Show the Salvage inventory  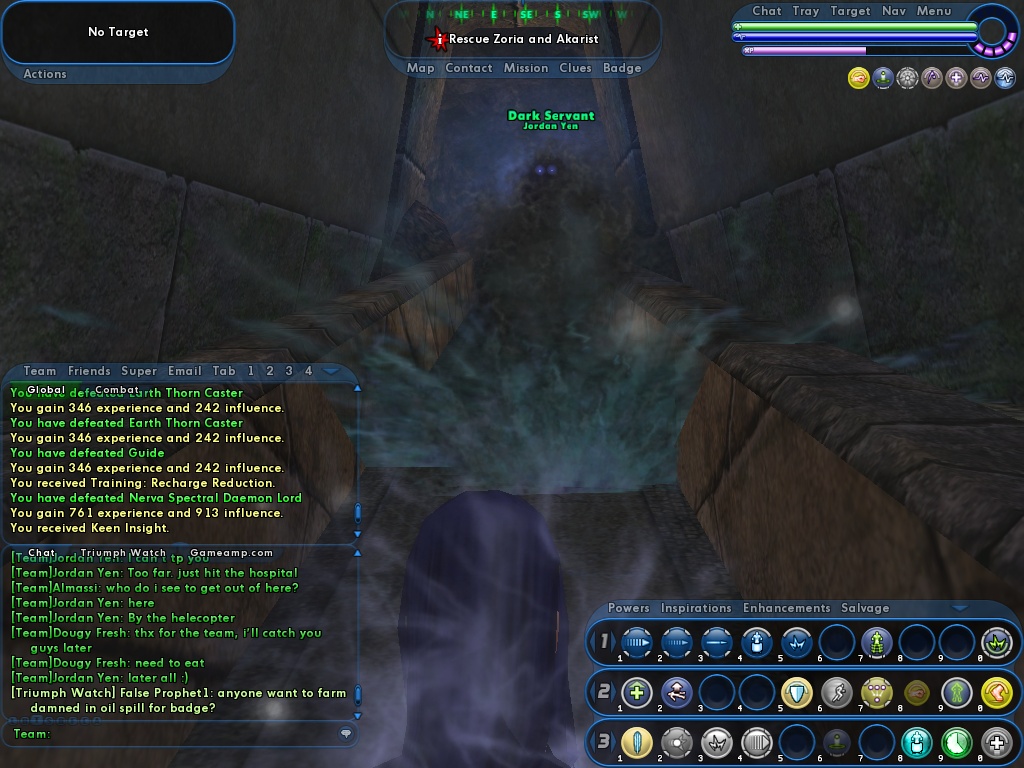click(865, 608)
